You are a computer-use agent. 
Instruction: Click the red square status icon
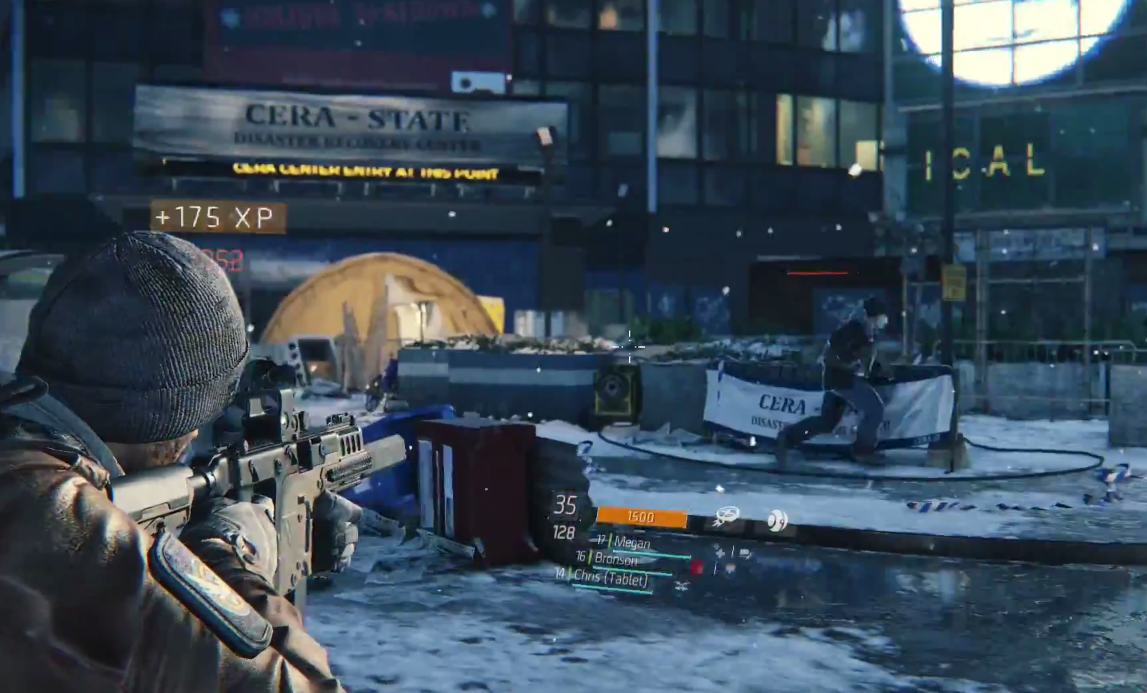[x=696, y=567]
